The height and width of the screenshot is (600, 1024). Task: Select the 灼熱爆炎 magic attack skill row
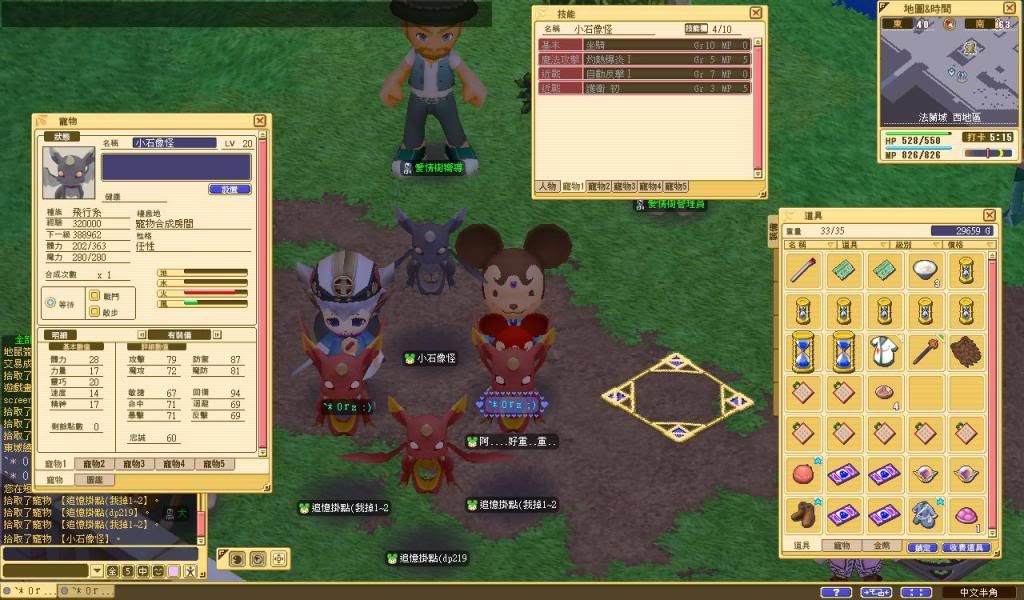(641, 59)
